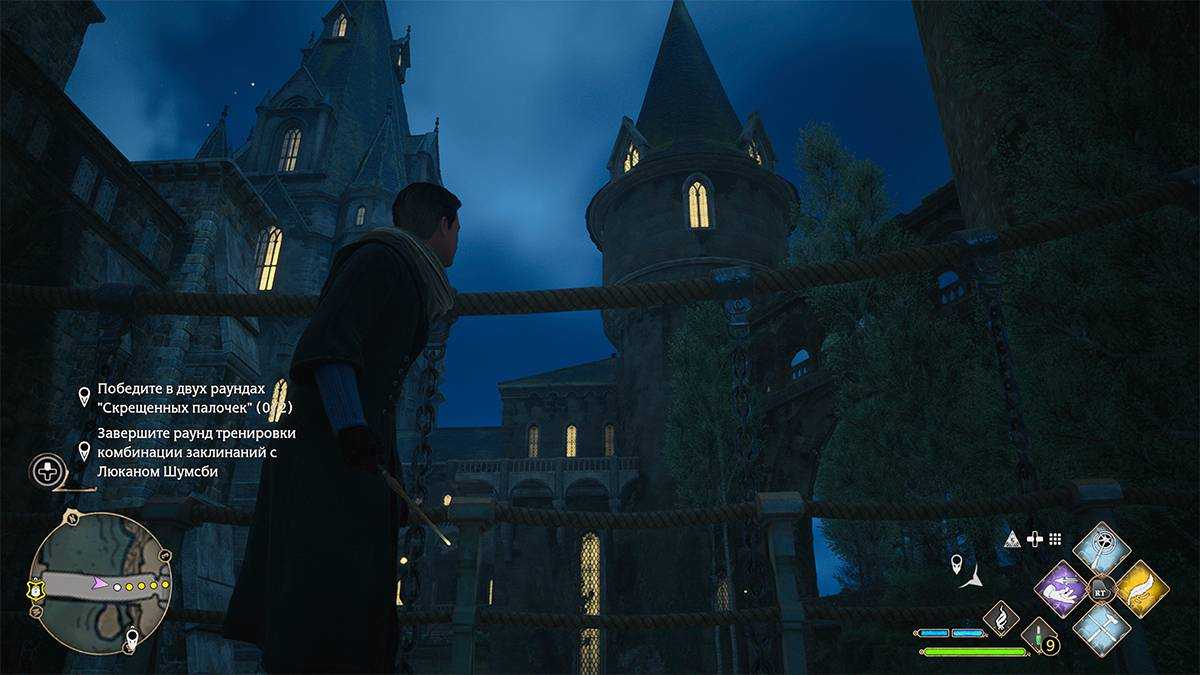Click the gold shield quest marker on minimap

tap(36, 587)
